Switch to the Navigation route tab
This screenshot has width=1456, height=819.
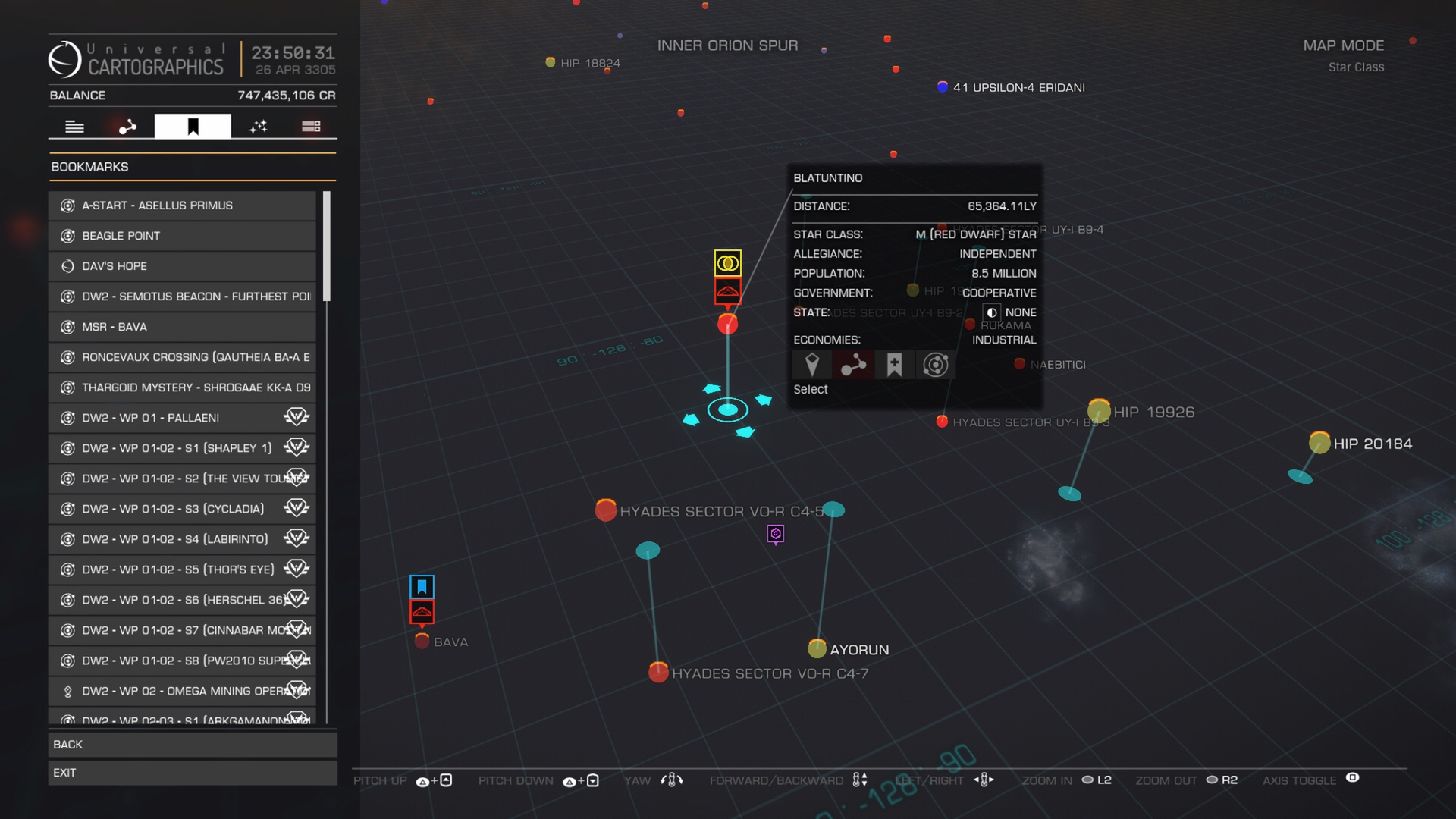pyautogui.click(x=127, y=126)
